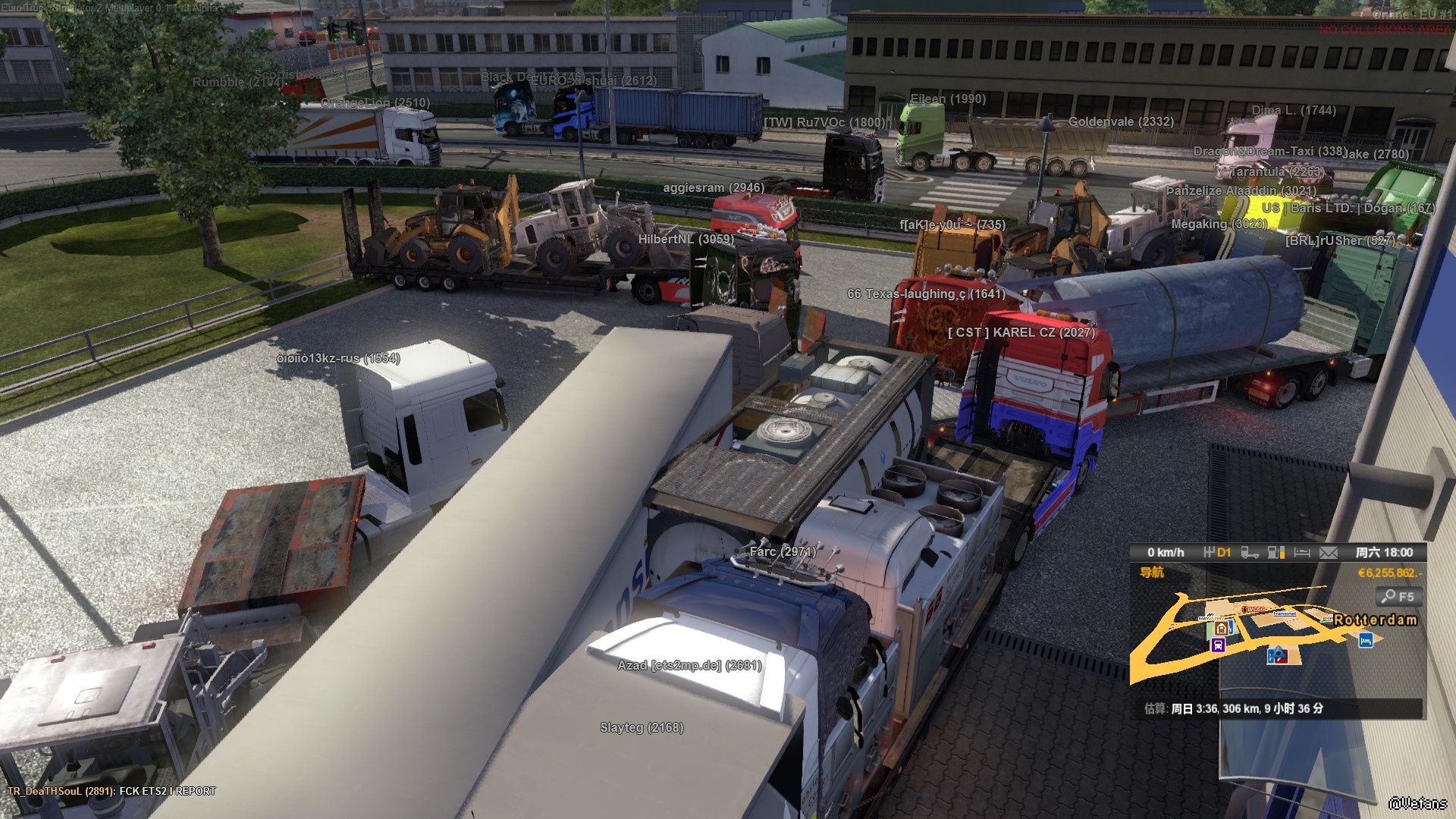Choose the purple truck dealer map marker

[1218, 645]
